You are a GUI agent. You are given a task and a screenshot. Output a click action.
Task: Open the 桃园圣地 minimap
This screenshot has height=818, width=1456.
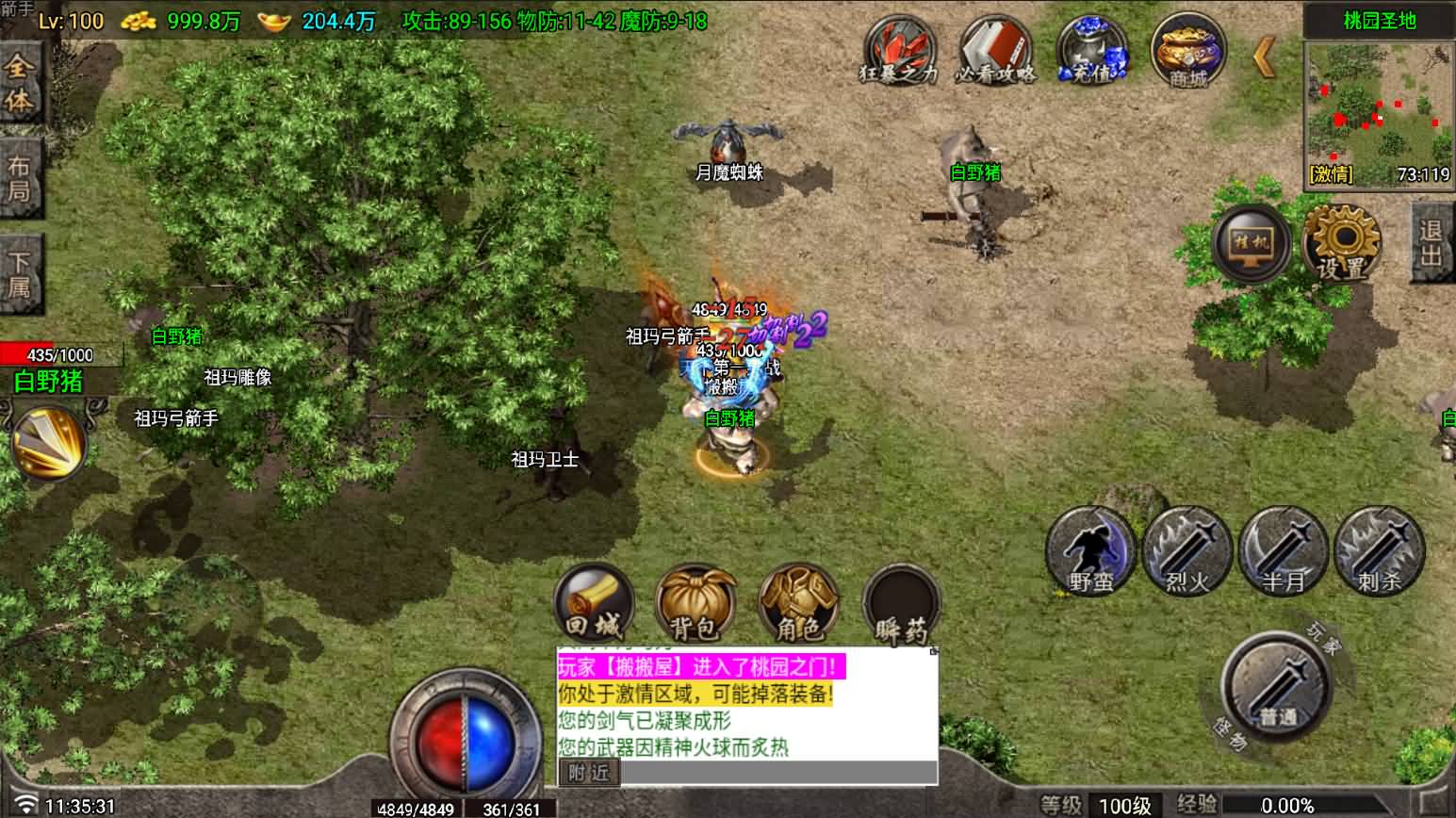[x=1379, y=104]
